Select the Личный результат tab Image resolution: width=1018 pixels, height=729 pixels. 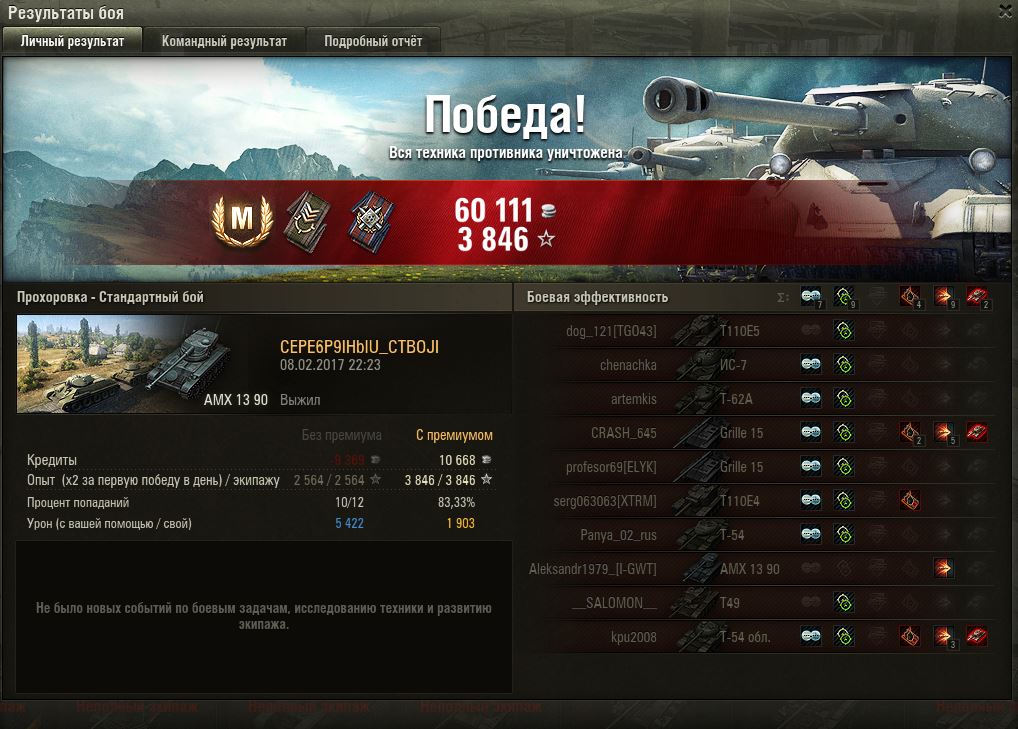pos(72,41)
